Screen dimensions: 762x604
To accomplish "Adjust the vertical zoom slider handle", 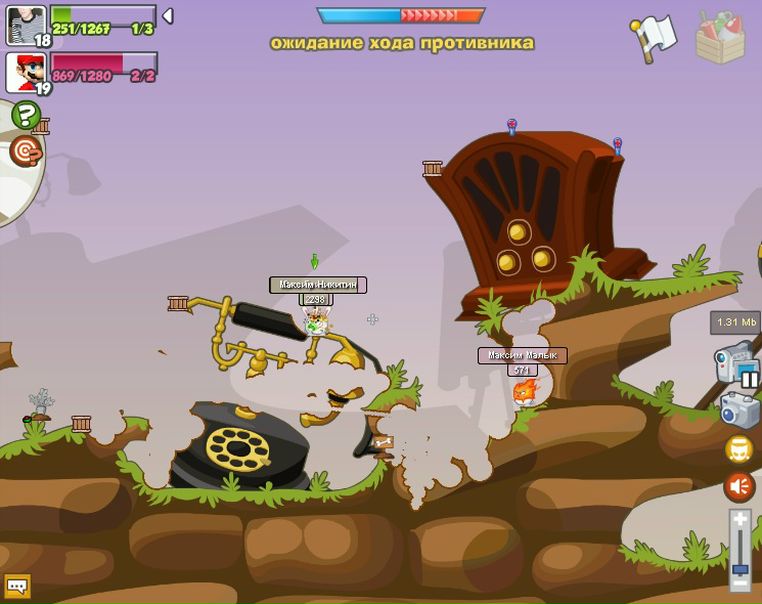I will 740,569.
